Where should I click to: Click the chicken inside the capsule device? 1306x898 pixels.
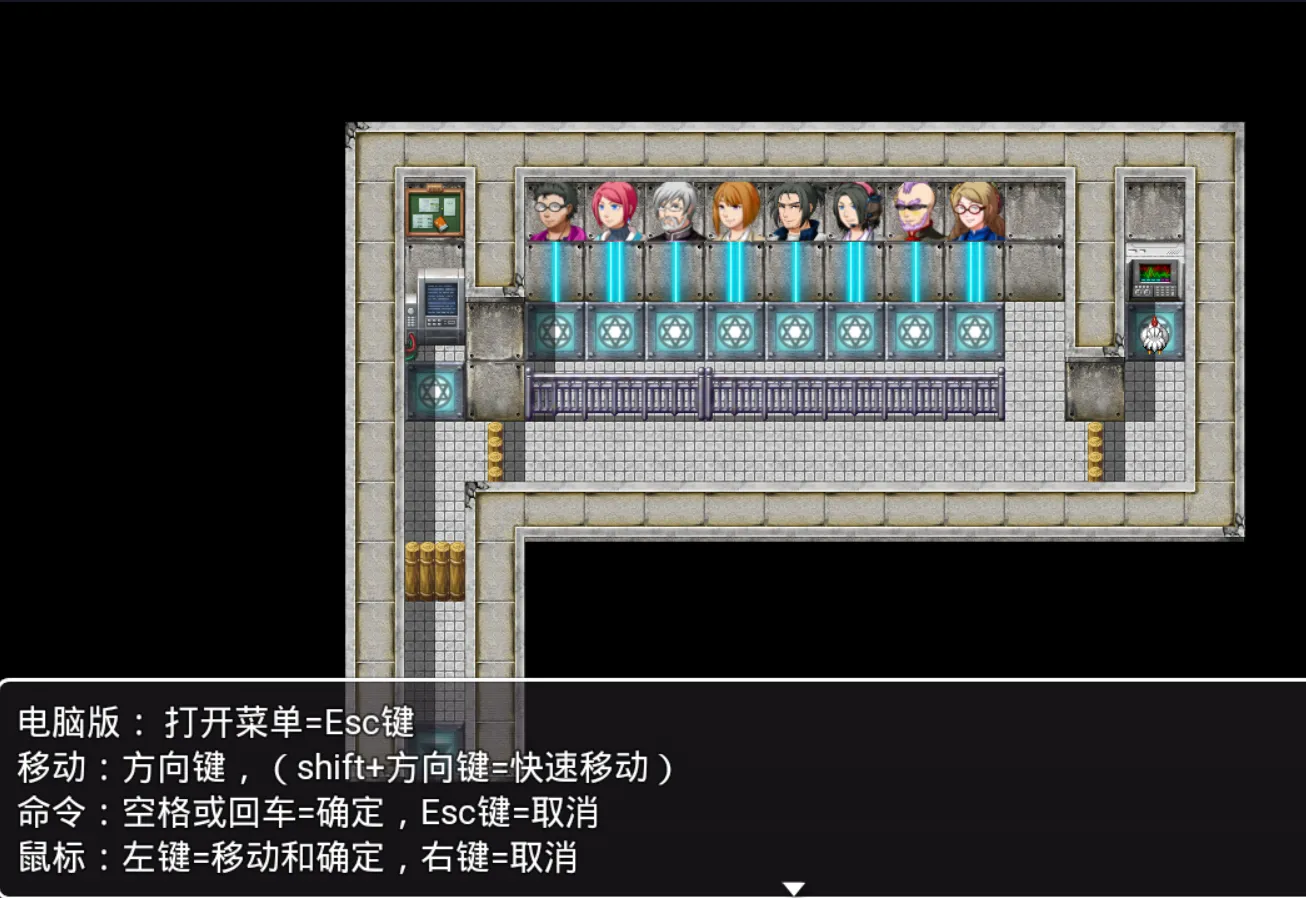pos(1155,333)
